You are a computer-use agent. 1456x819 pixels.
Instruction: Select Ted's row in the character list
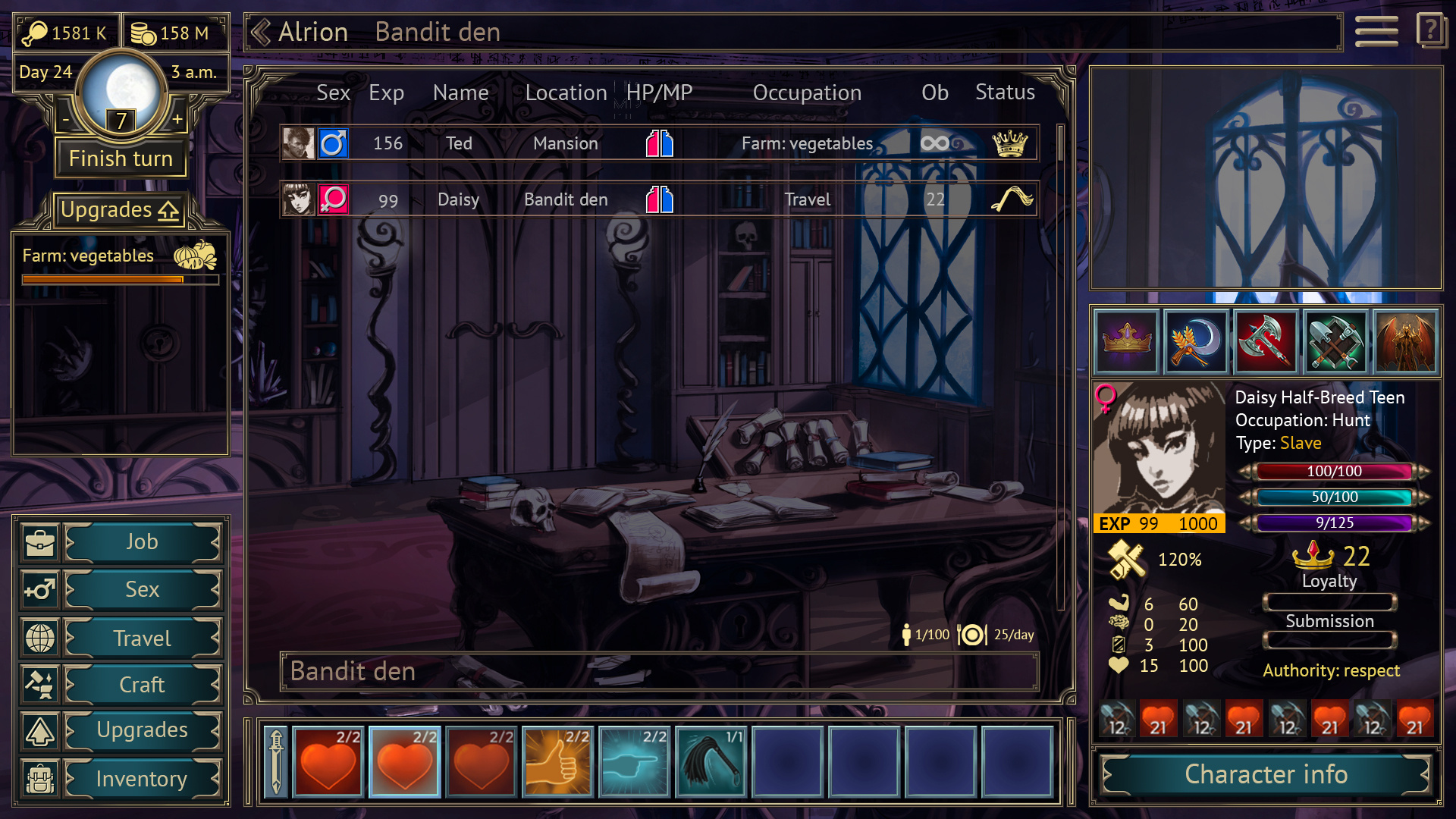pos(658,143)
